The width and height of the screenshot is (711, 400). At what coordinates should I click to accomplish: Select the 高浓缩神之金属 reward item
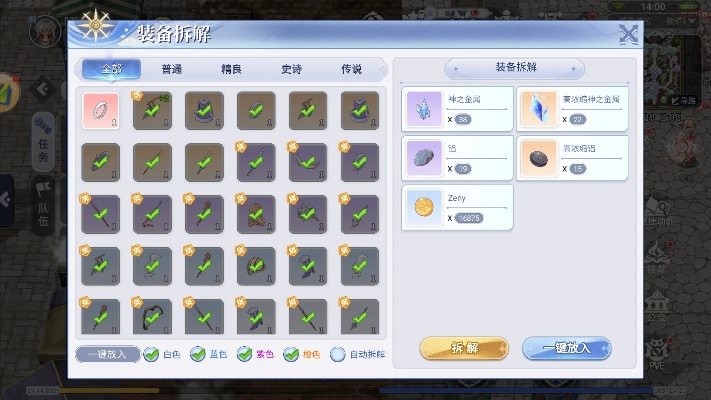click(539, 109)
